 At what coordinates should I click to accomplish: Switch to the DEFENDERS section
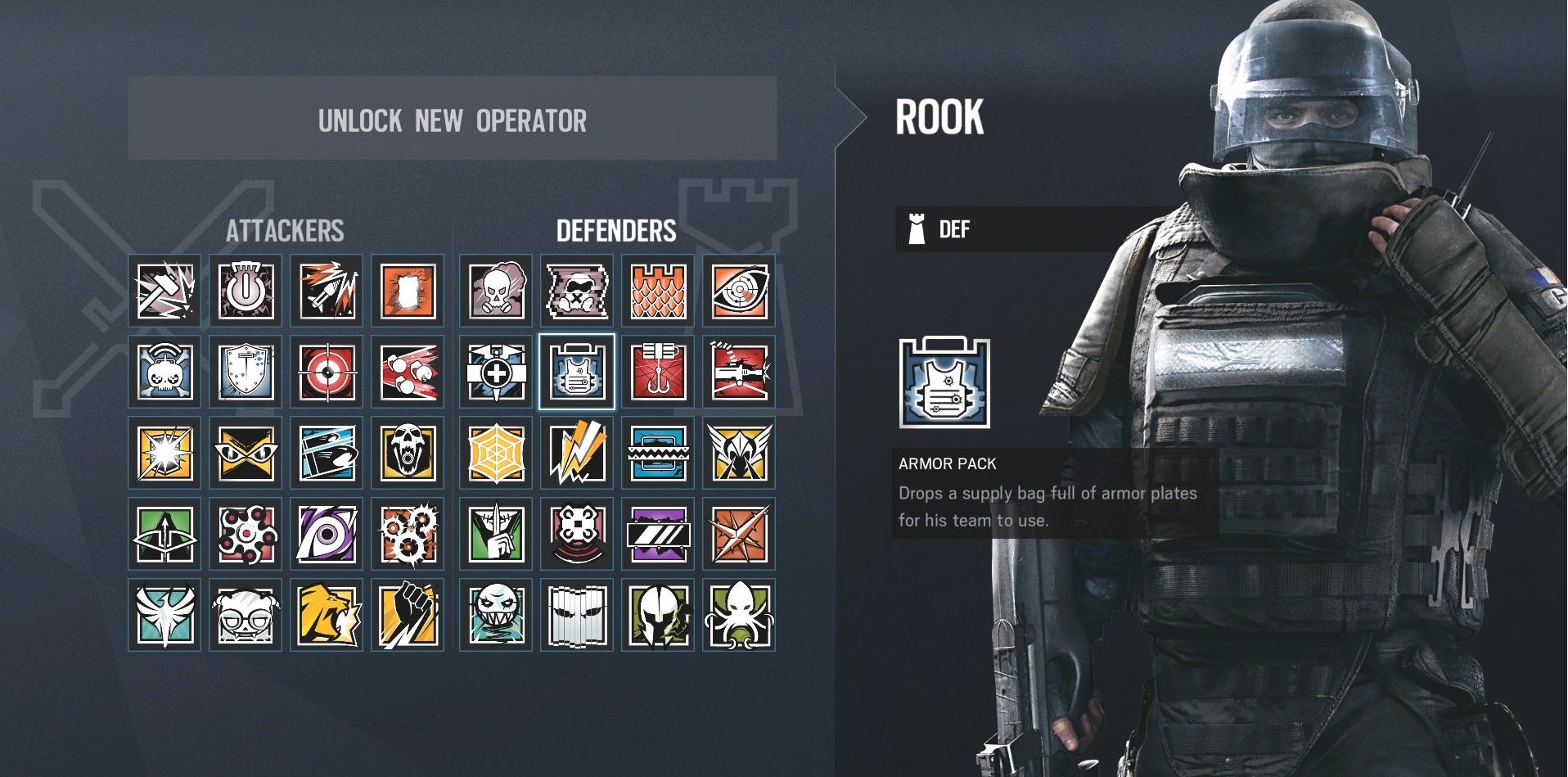point(616,230)
